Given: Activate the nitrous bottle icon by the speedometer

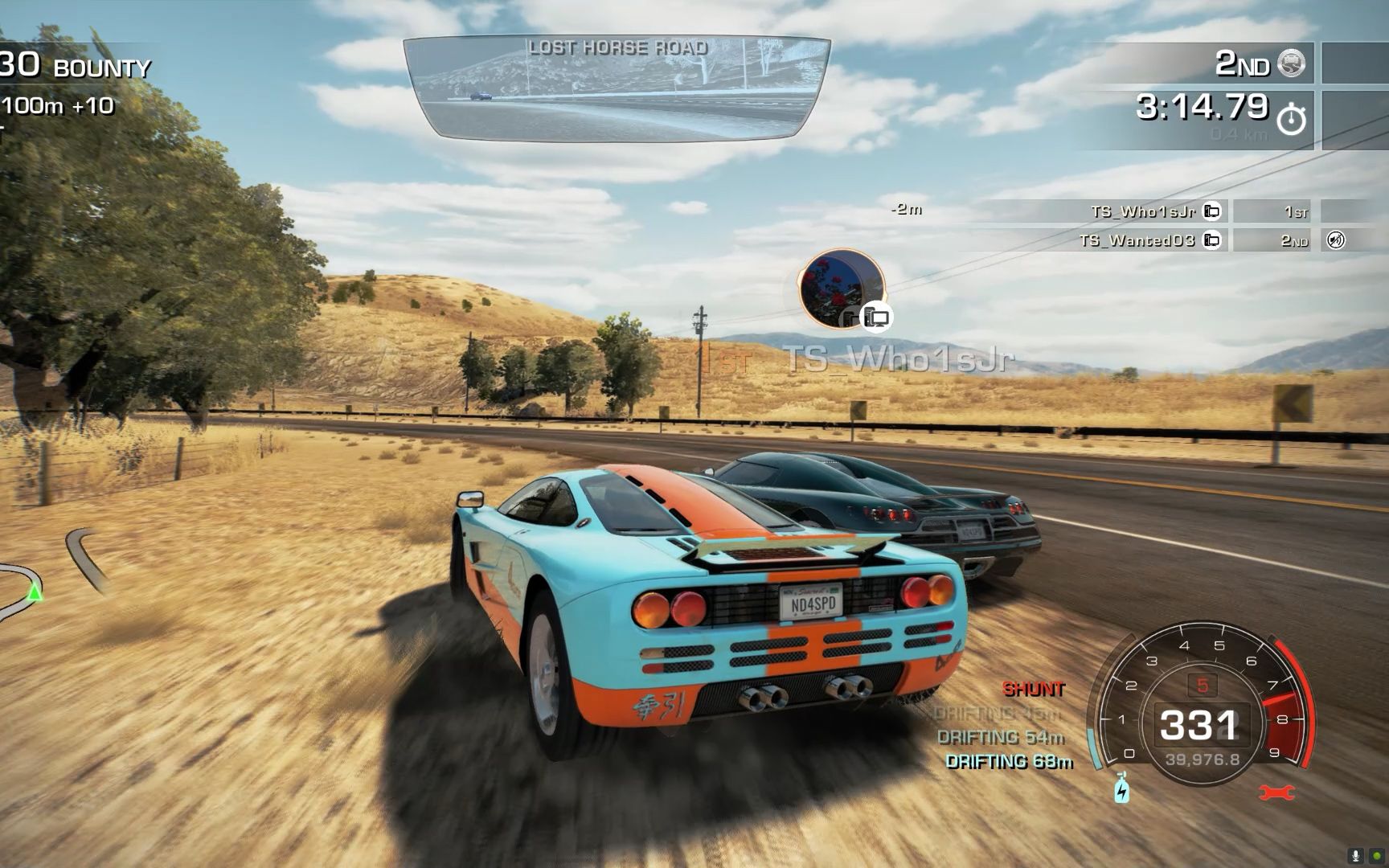Looking at the screenshot, I should [x=1122, y=788].
